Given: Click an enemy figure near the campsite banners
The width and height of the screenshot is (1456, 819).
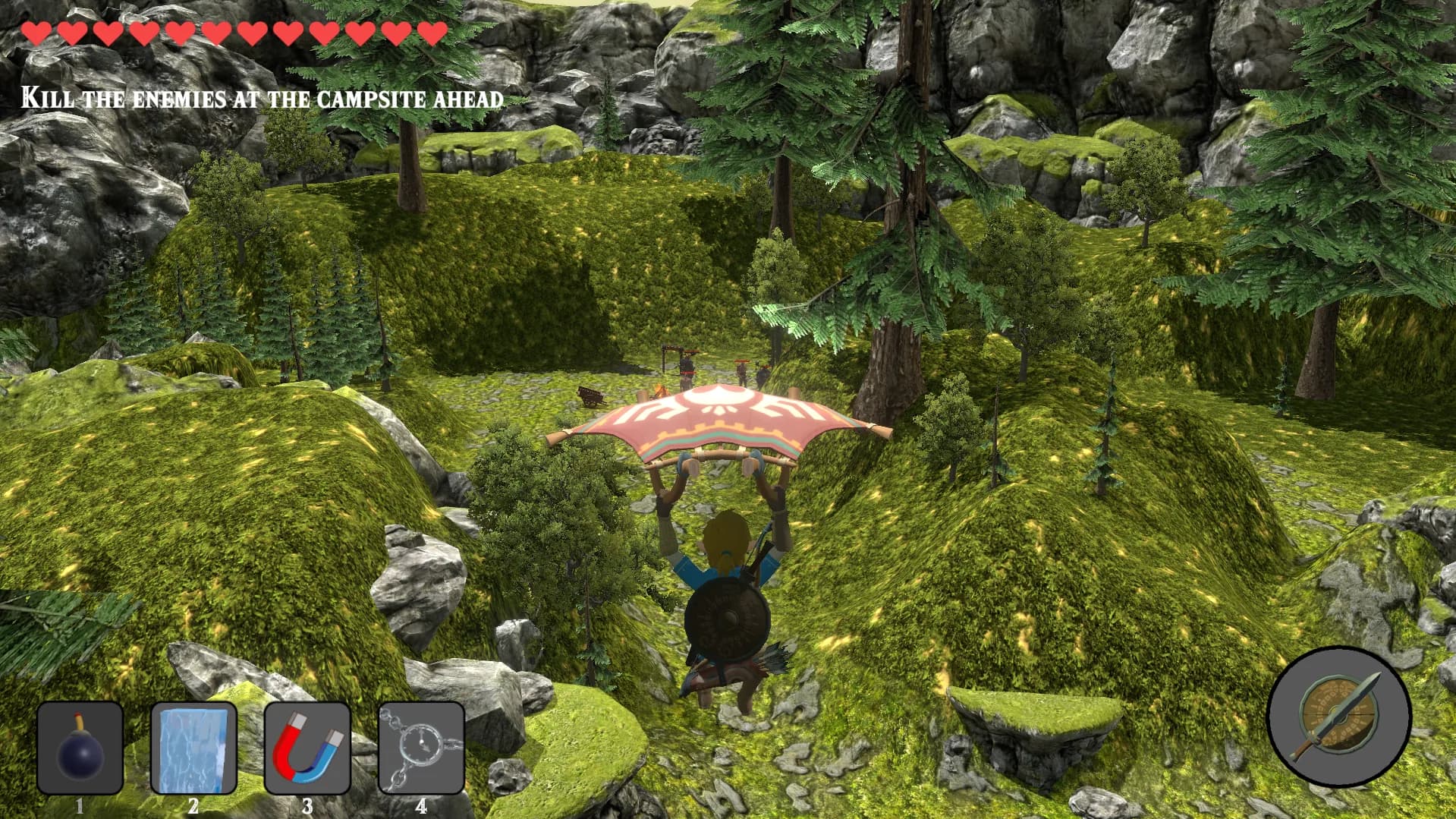Looking at the screenshot, I should 687,368.
